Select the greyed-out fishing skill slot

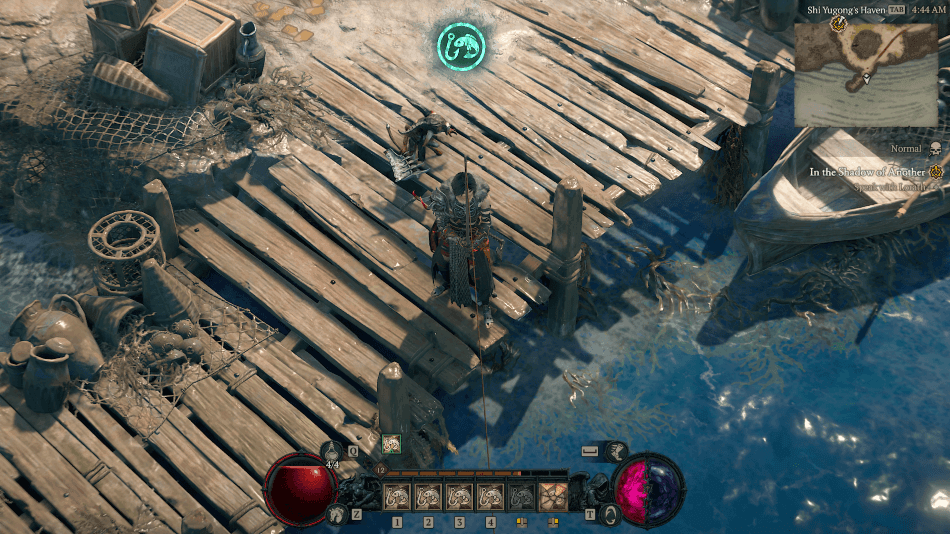(521, 496)
